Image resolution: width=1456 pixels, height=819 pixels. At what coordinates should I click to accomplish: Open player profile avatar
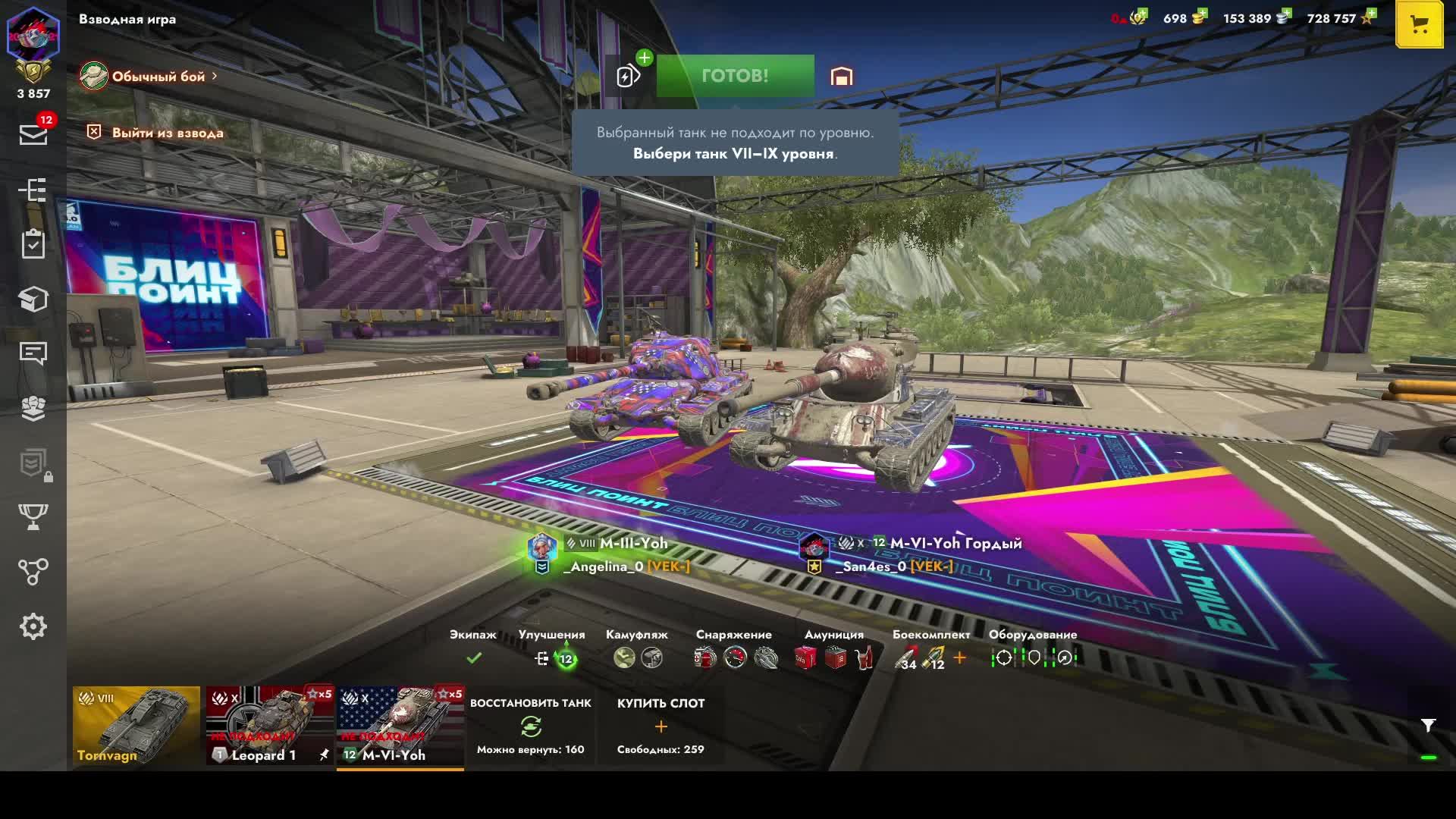click(33, 35)
